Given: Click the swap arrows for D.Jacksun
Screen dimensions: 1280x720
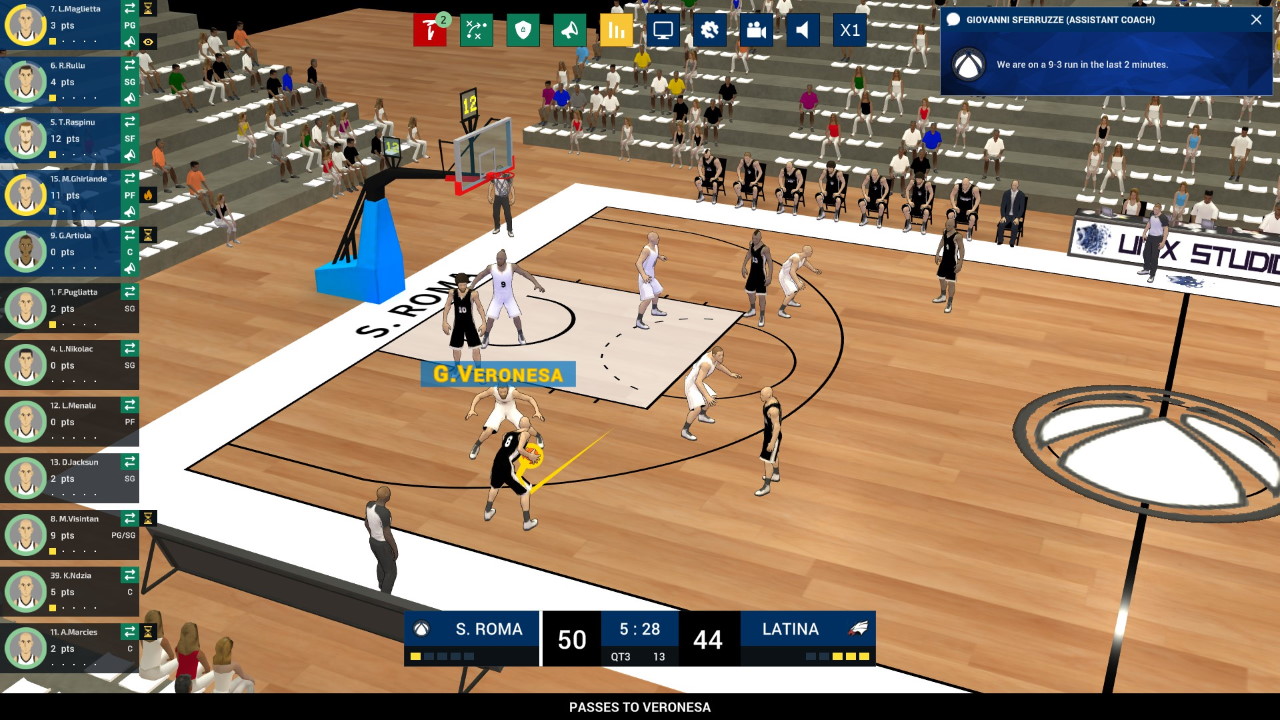Looking at the screenshot, I should tap(130, 462).
